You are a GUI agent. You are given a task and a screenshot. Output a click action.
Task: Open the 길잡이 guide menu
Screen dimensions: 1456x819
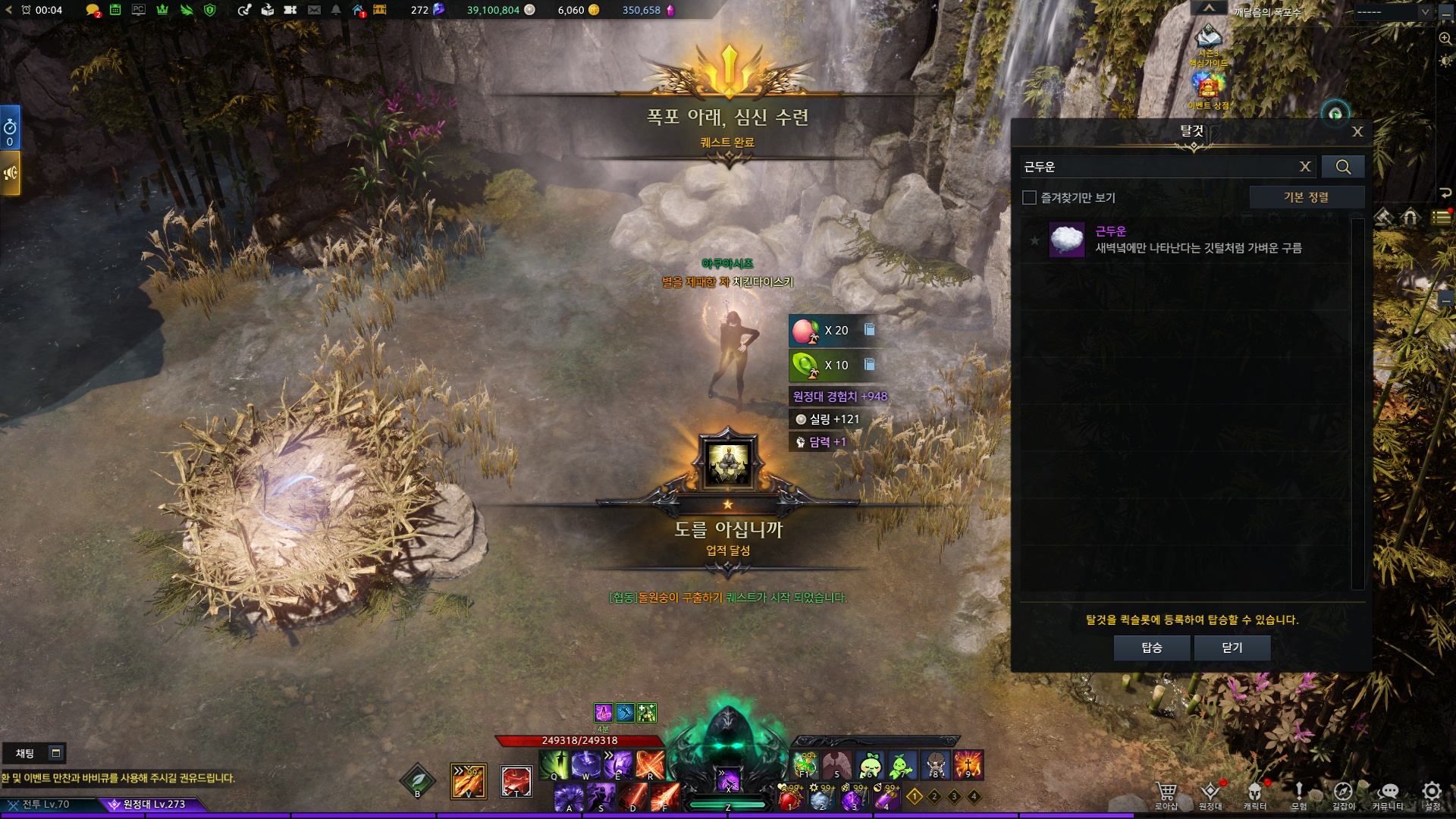point(1343,795)
